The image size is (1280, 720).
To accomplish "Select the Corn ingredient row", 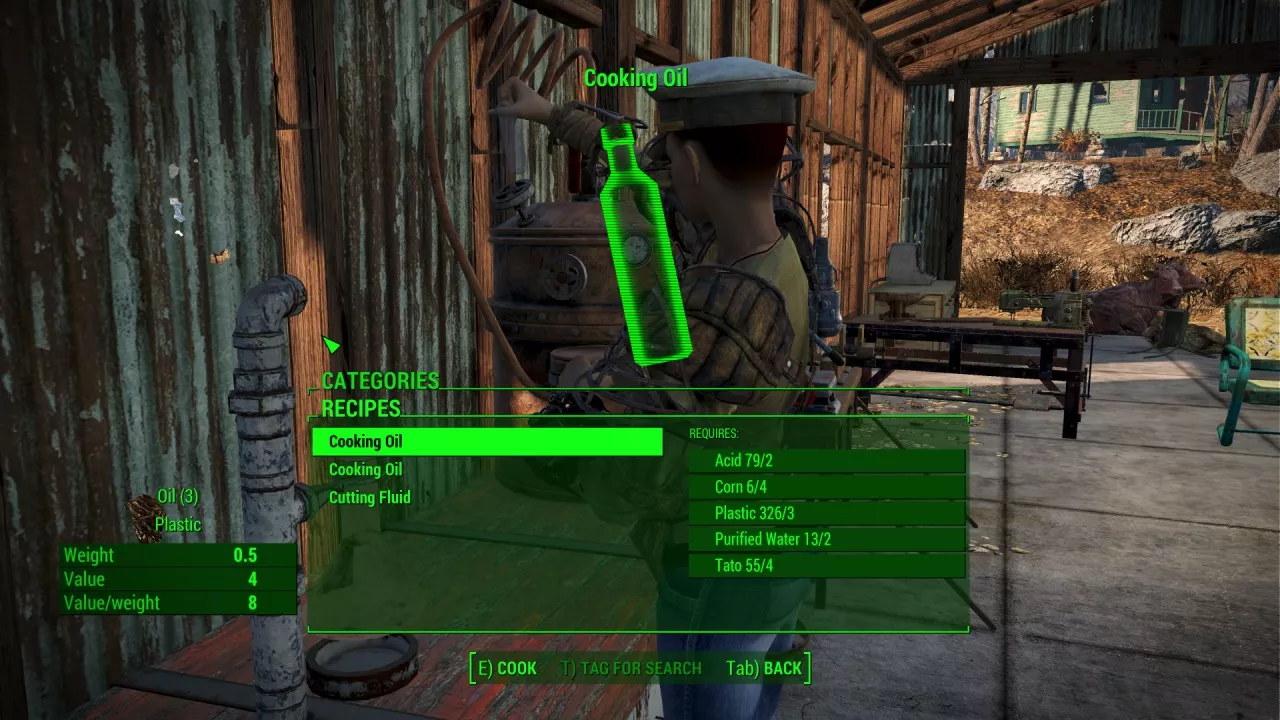I will (x=827, y=487).
